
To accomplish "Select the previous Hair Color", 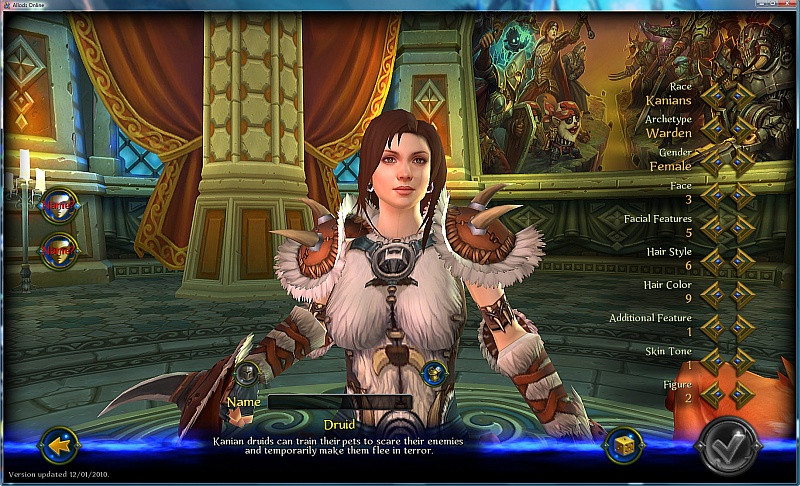I will pos(713,293).
